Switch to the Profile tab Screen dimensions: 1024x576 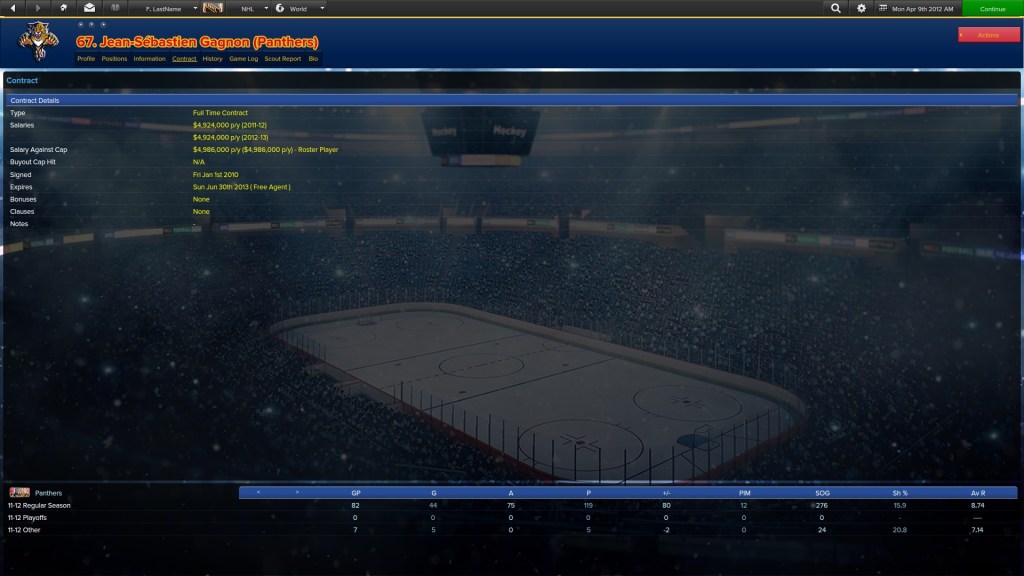click(x=86, y=59)
